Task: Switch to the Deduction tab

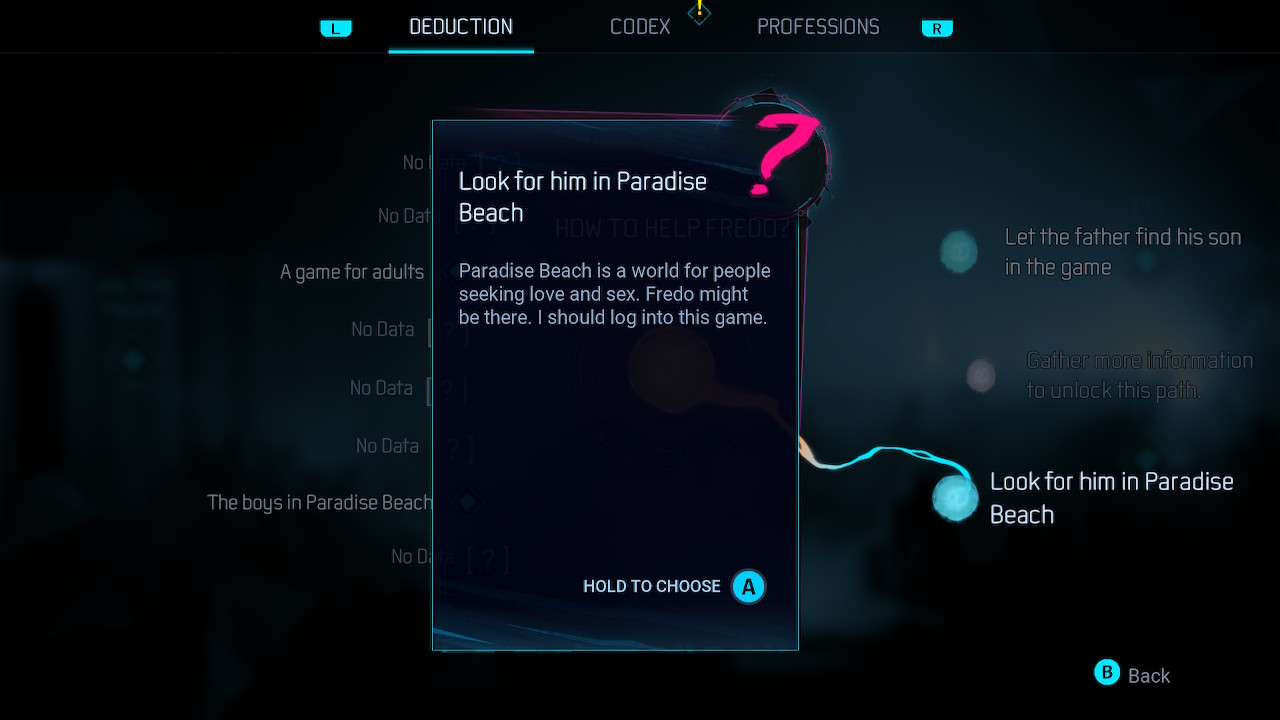Action: pos(461,27)
